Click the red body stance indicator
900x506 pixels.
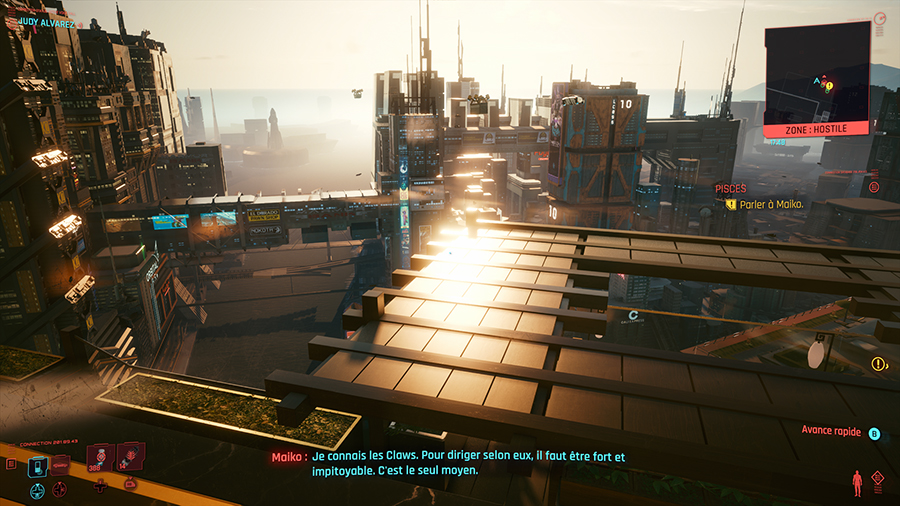tap(856, 483)
